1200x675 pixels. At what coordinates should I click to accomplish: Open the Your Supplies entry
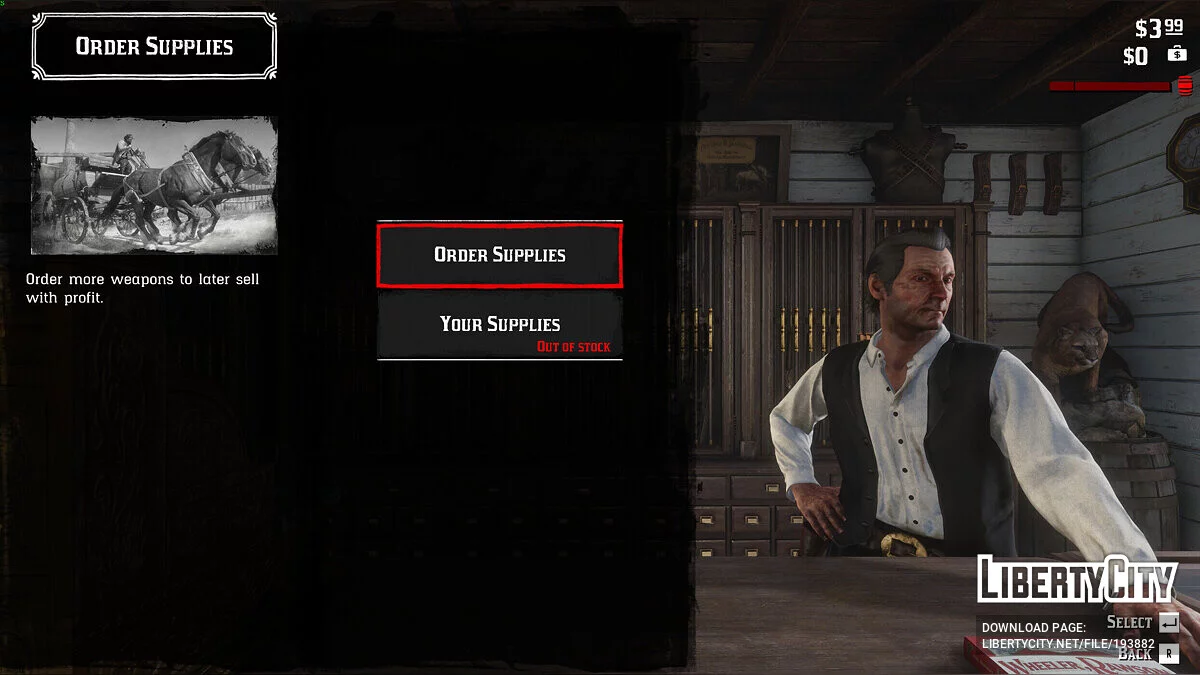pyautogui.click(x=499, y=325)
